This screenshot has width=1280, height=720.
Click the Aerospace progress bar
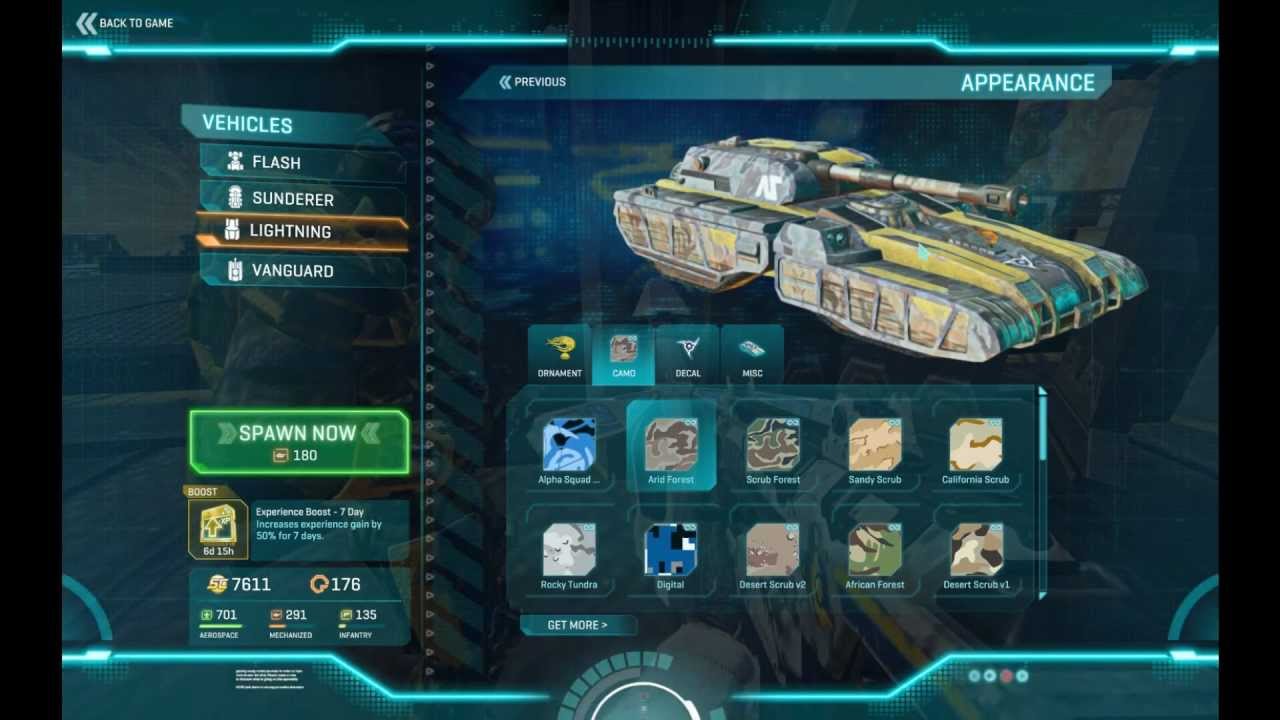(220, 624)
